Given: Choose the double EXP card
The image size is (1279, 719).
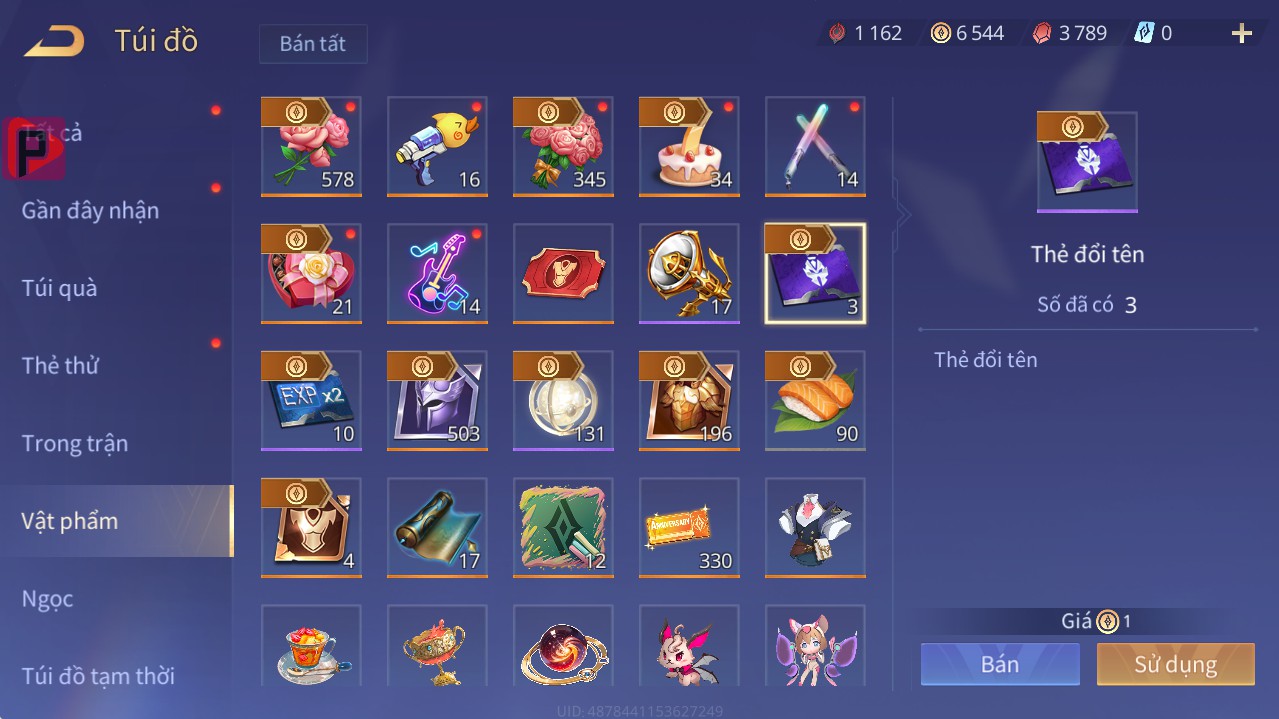Looking at the screenshot, I should point(311,400).
